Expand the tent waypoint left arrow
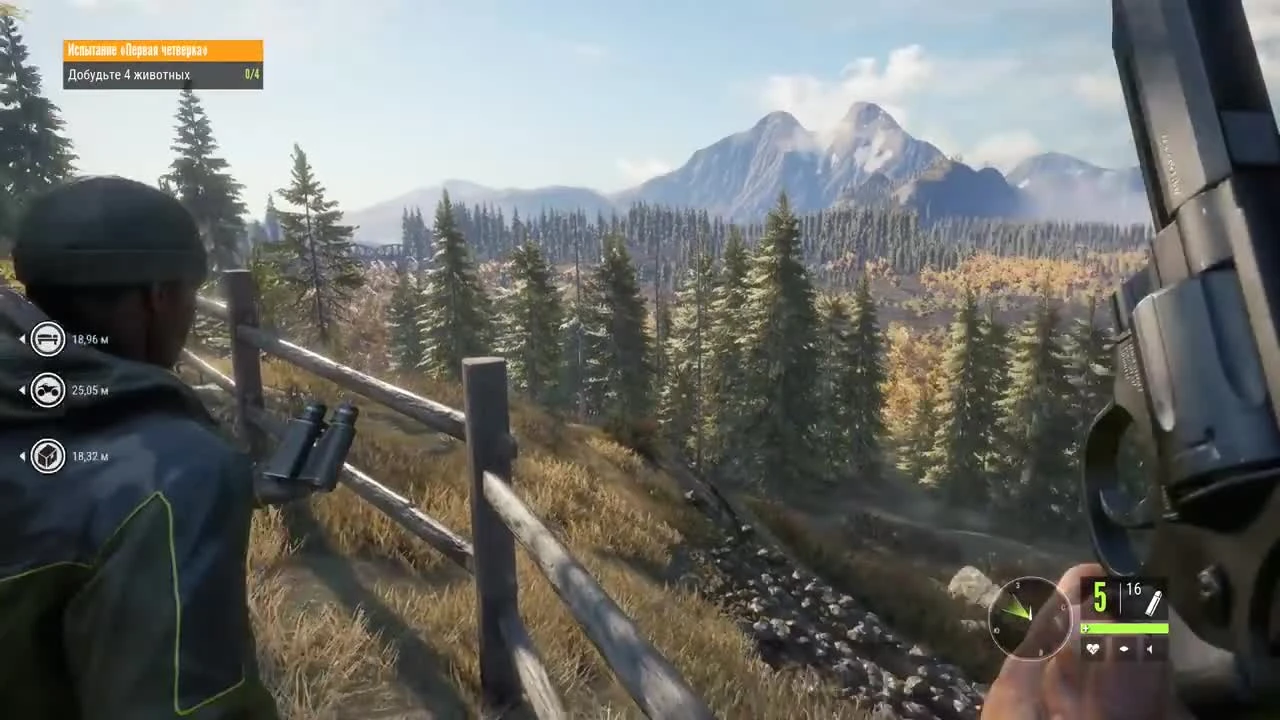The height and width of the screenshot is (720, 1280). [22, 456]
